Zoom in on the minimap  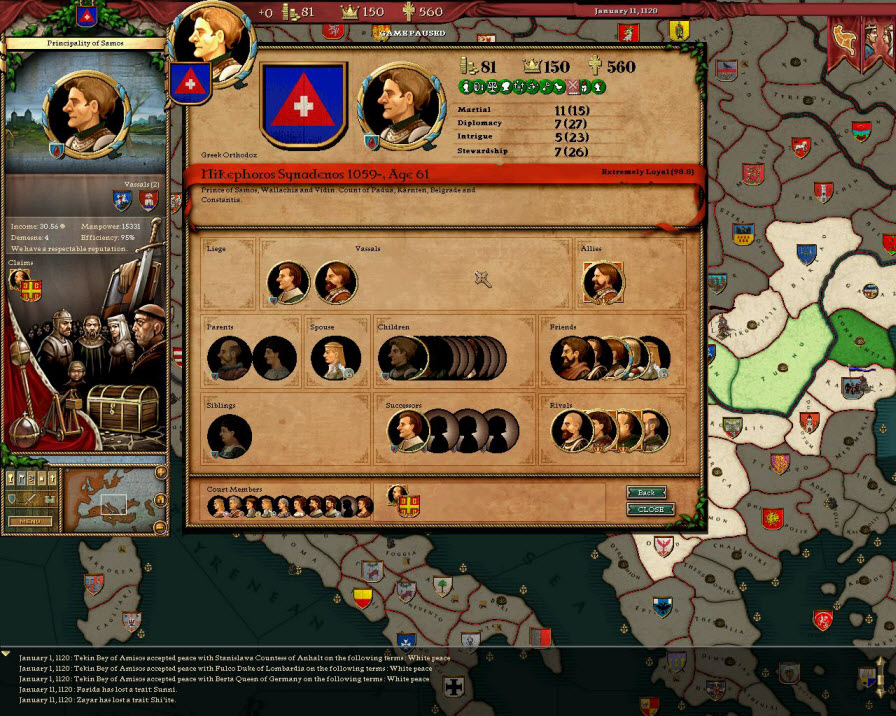click(x=160, y=473)
